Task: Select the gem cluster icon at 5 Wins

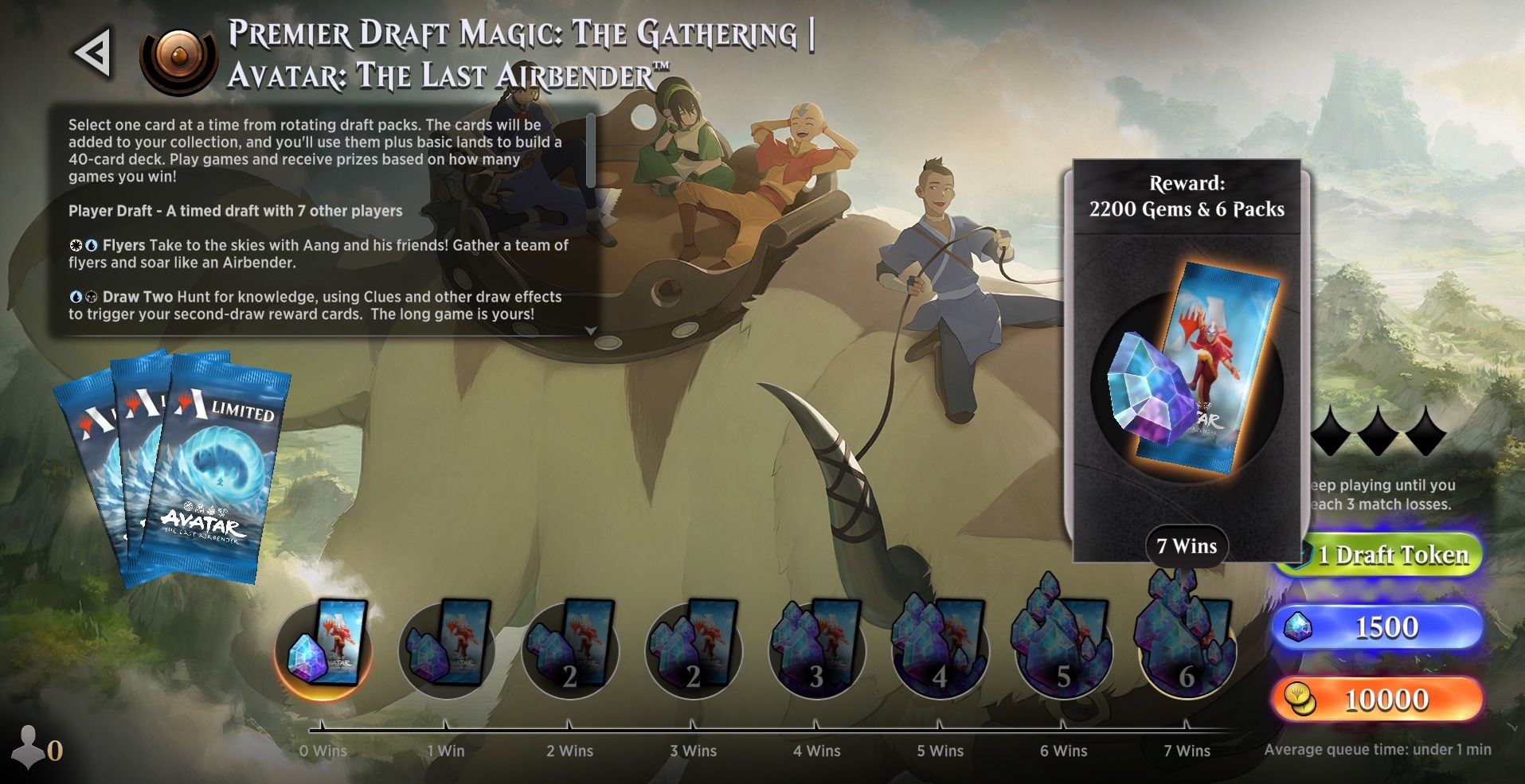Action: click(940, 651)
